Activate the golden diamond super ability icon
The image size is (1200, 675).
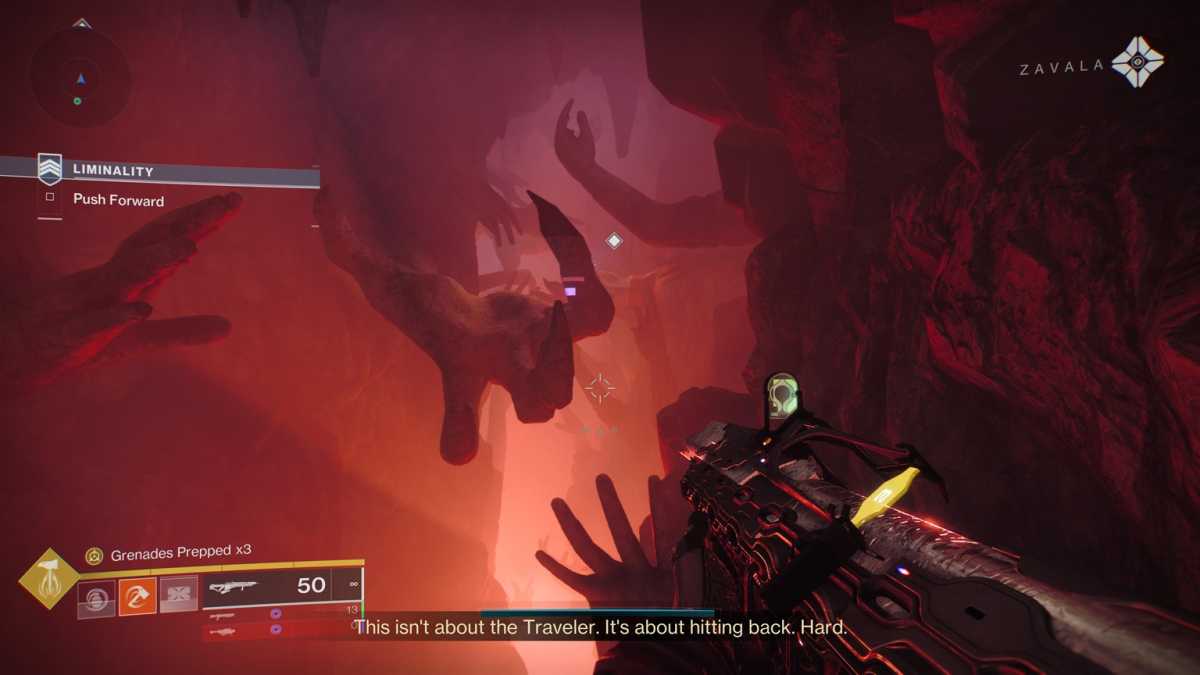point(47,580)
